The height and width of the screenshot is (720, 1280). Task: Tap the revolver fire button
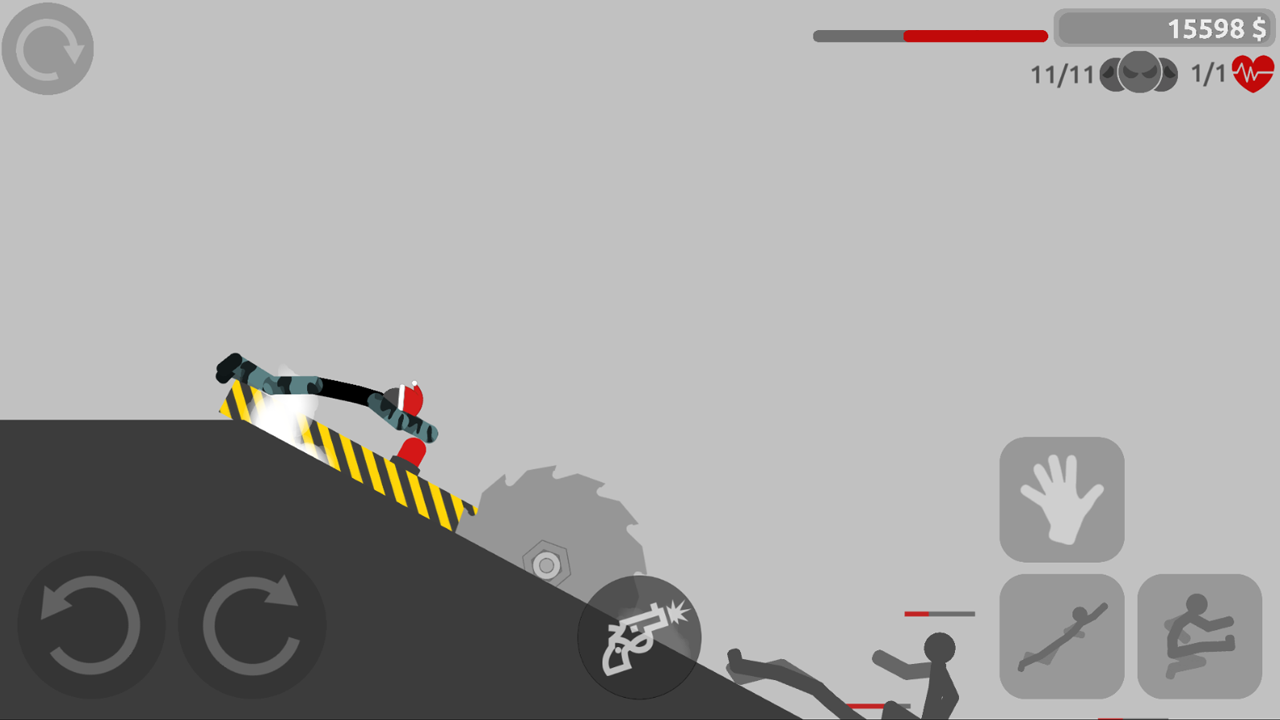click(640, 637)
